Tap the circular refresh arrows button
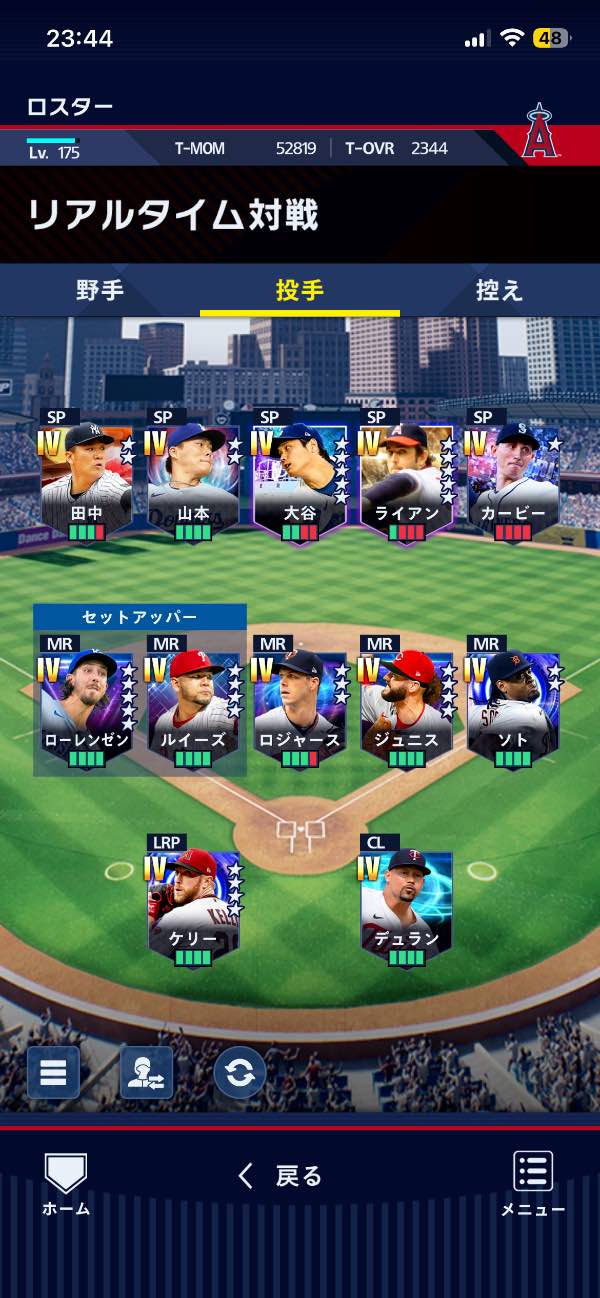 240,1073
